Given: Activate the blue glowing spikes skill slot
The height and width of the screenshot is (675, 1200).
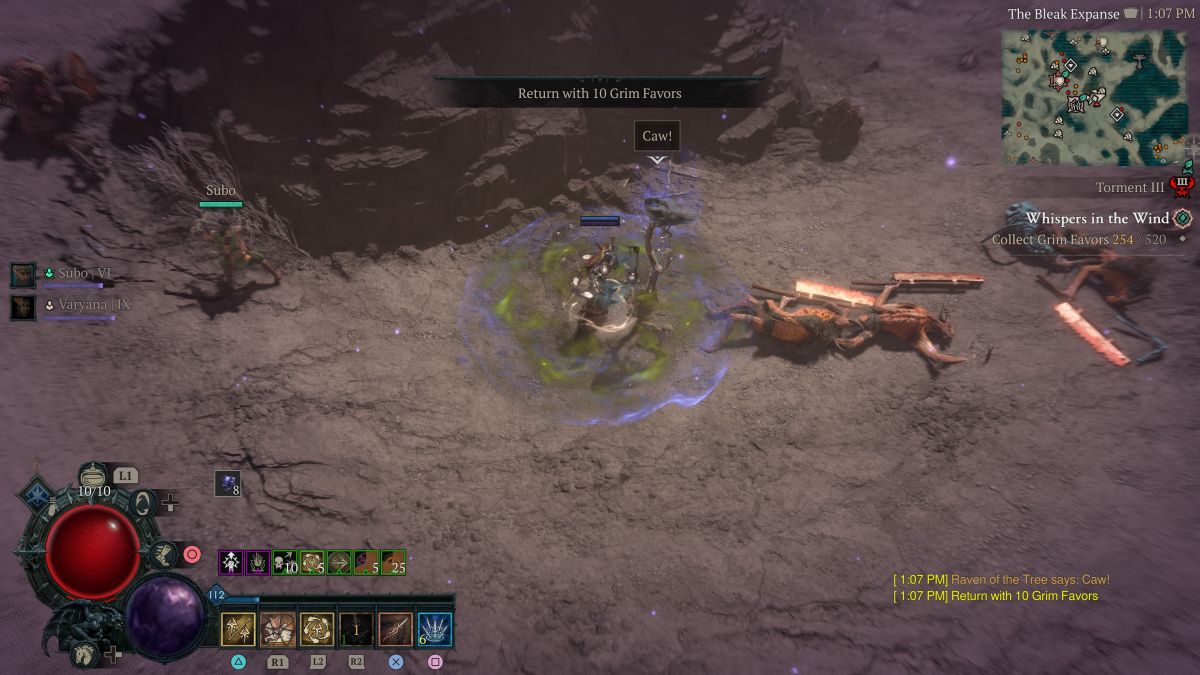Looking at the screenshot, I should point(435,630).
